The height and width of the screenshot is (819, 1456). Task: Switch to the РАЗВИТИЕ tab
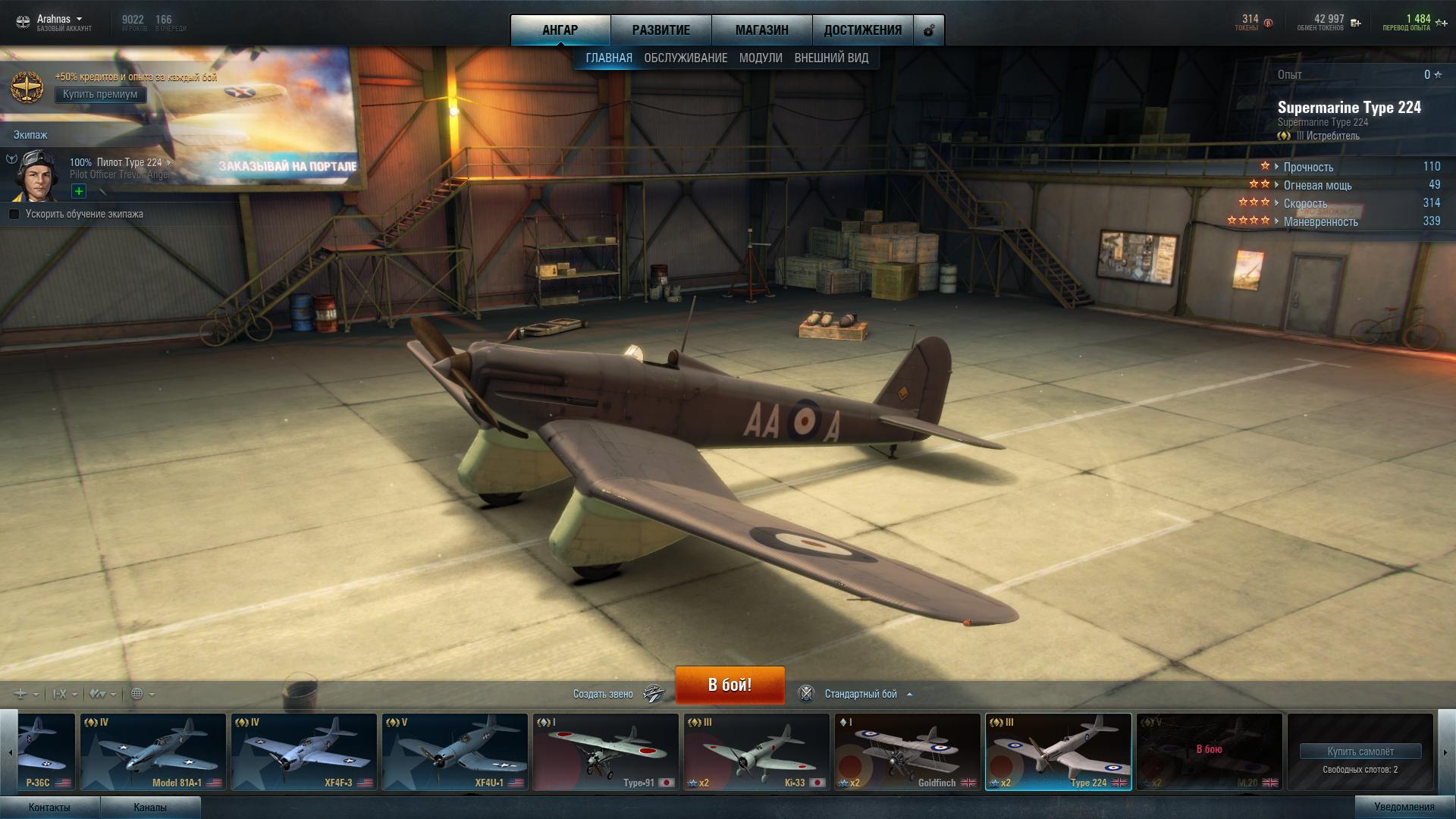(x=661, y=30)
